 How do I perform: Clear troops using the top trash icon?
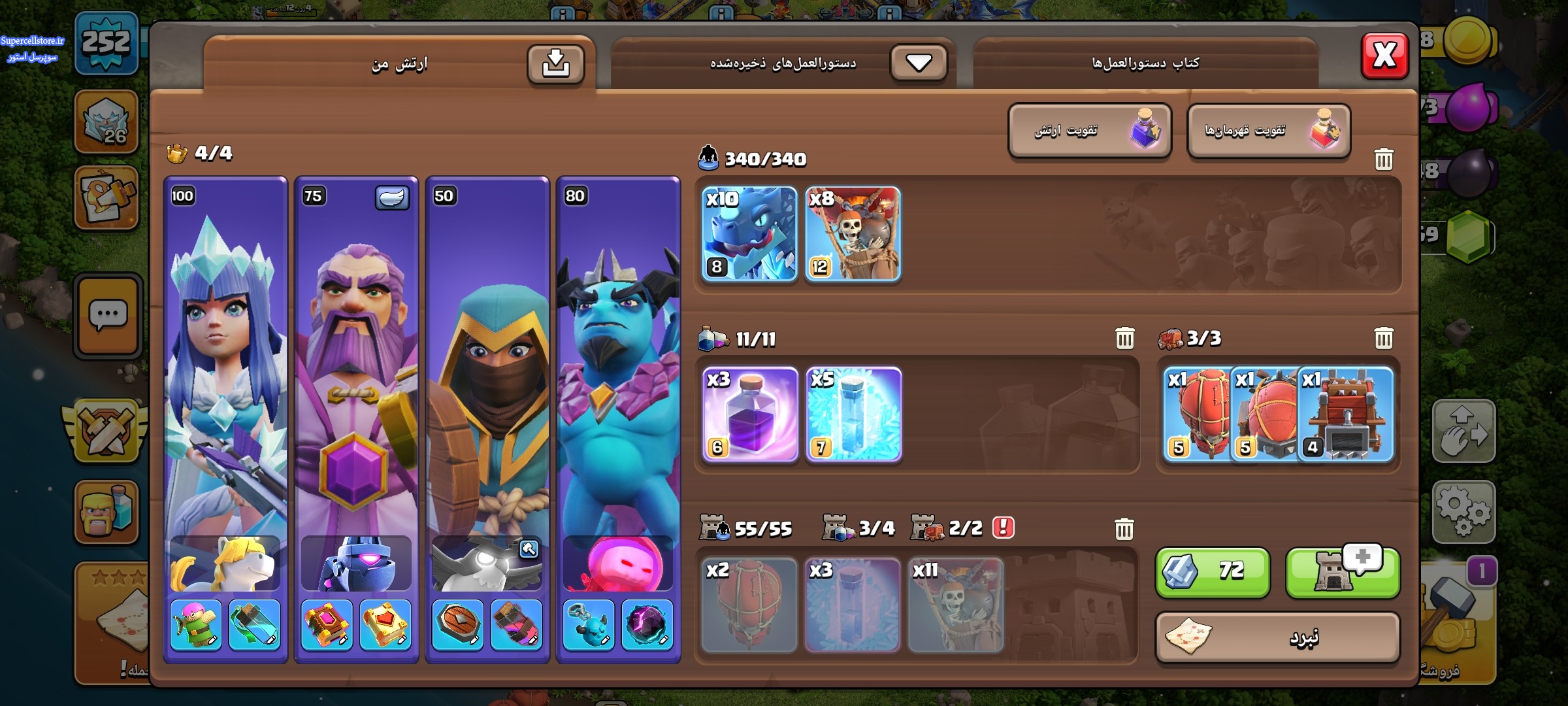pyautogui.click(x=1383, y=160)
